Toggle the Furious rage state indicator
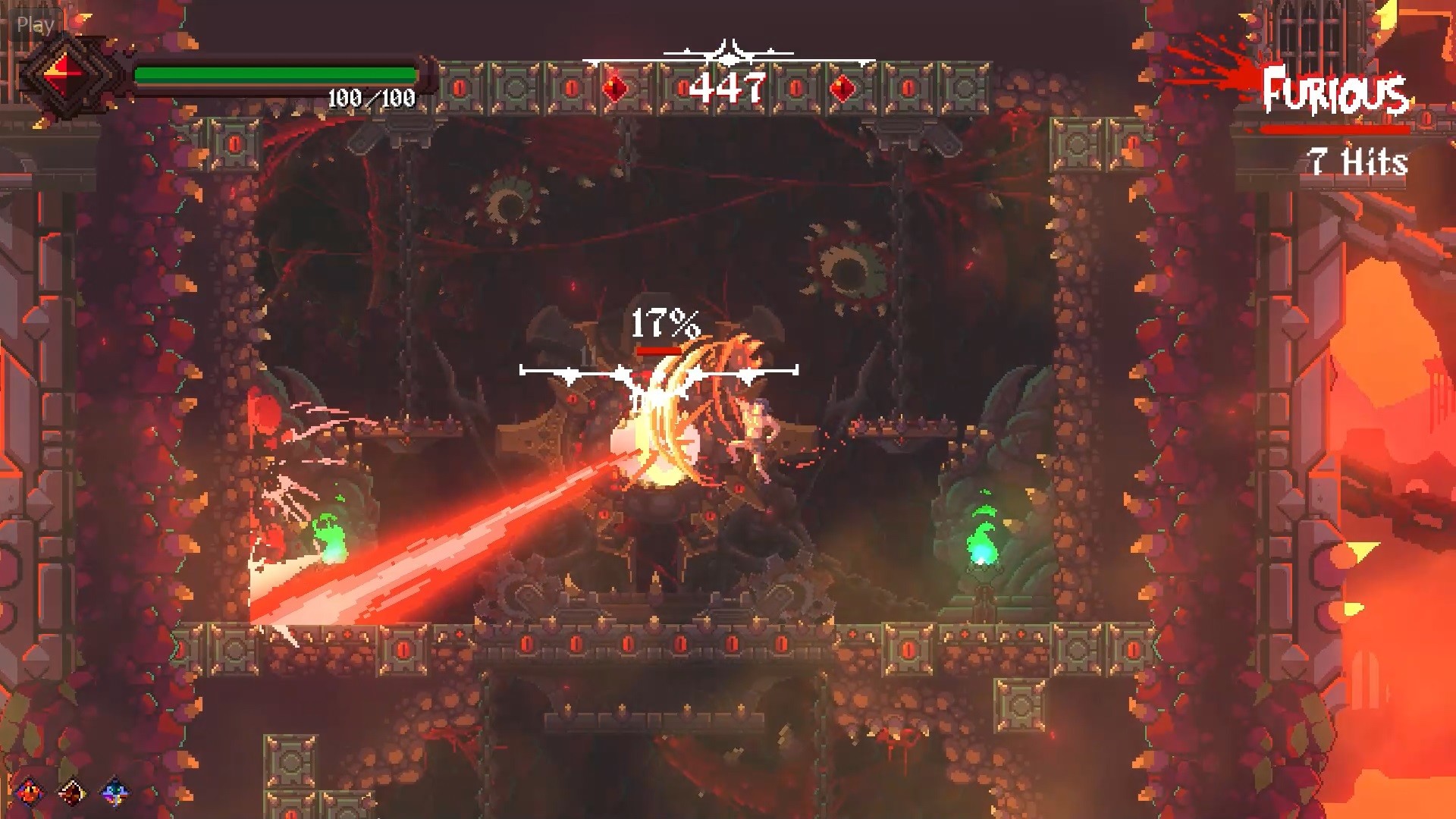Viewport: 1456px width, 819px height. point(1336,93)
